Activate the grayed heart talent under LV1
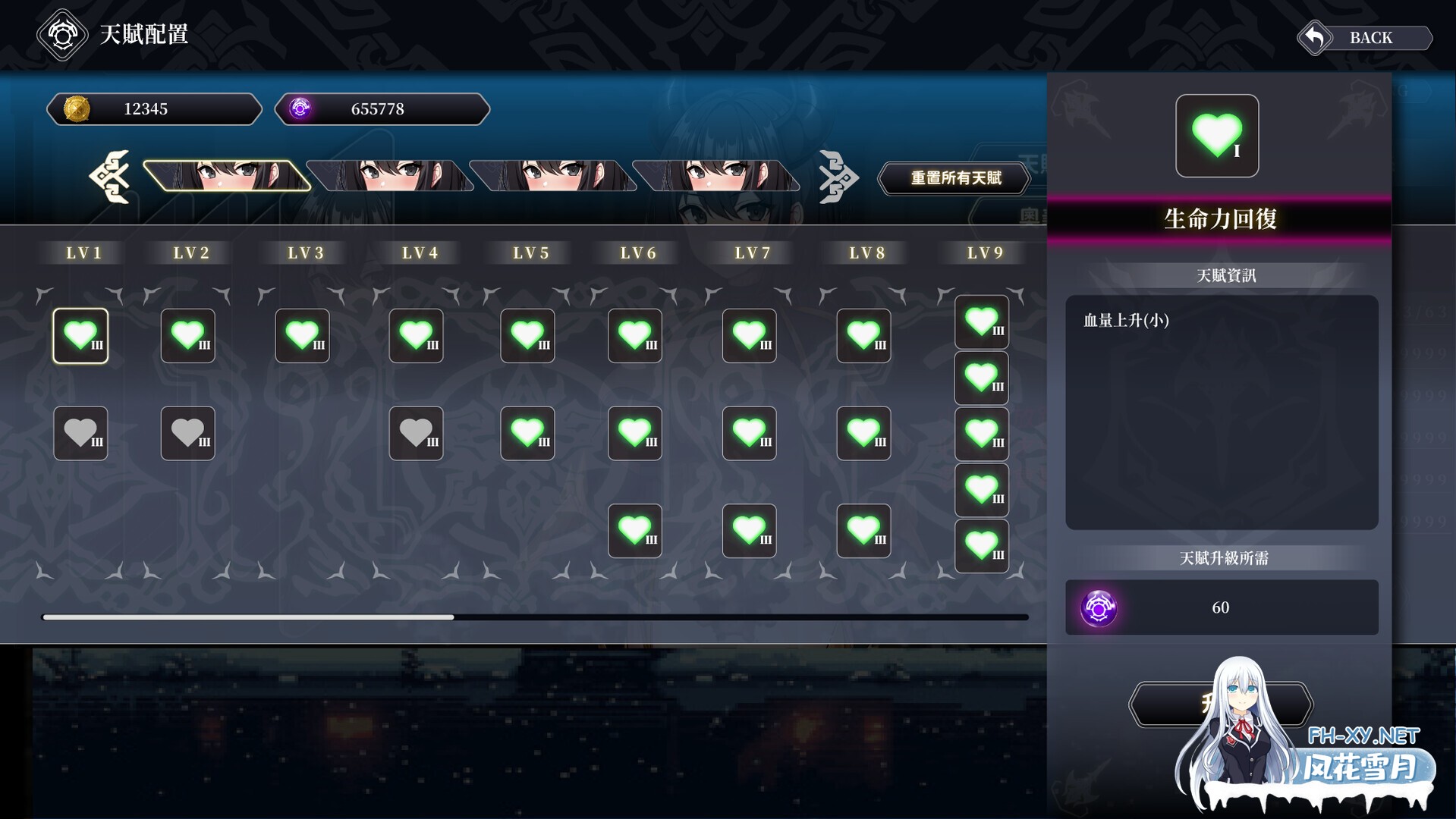Screen dimensions: 1456x819 point(80,433)
